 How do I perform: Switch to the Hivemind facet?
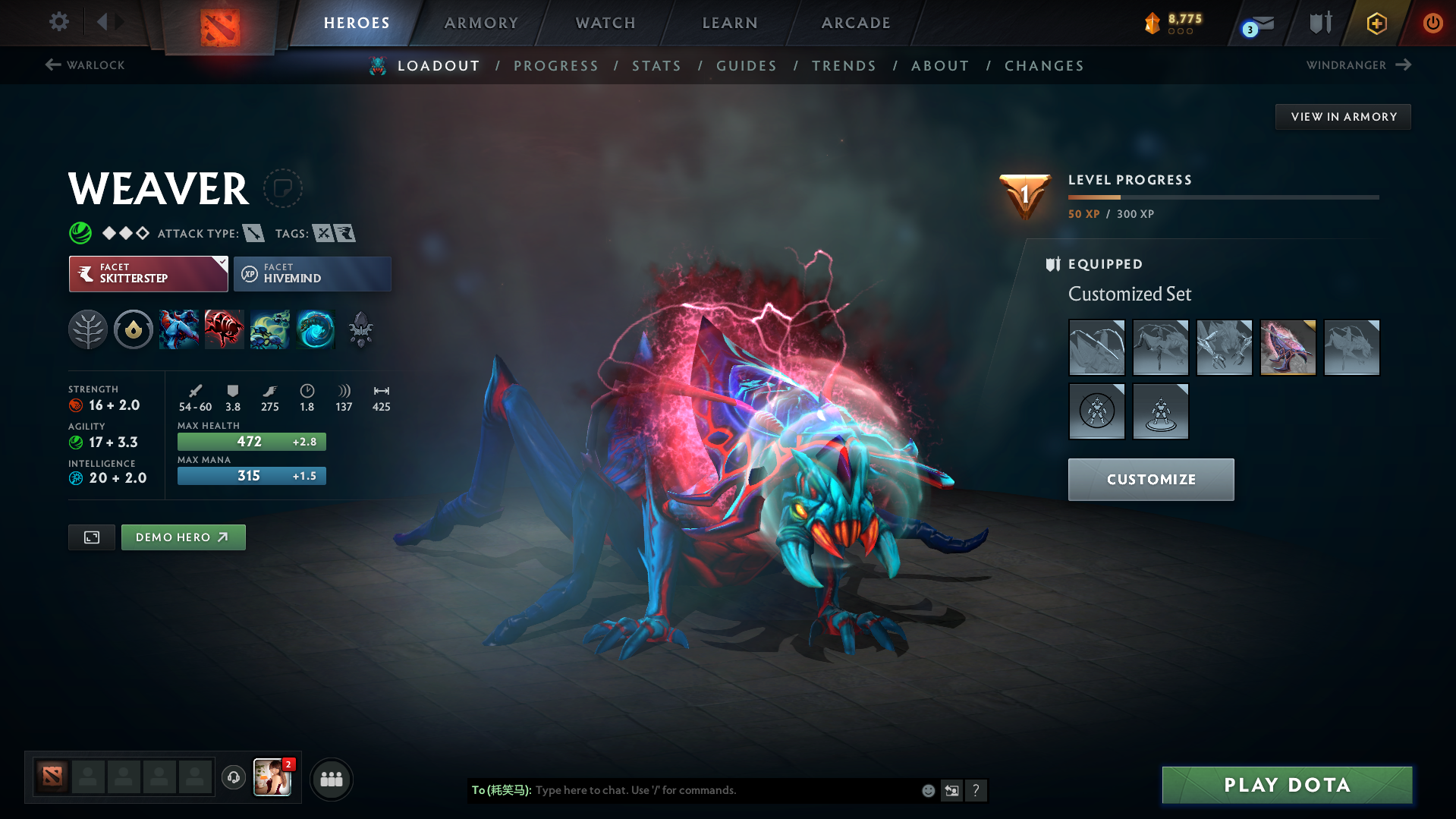tap(312, 274)
